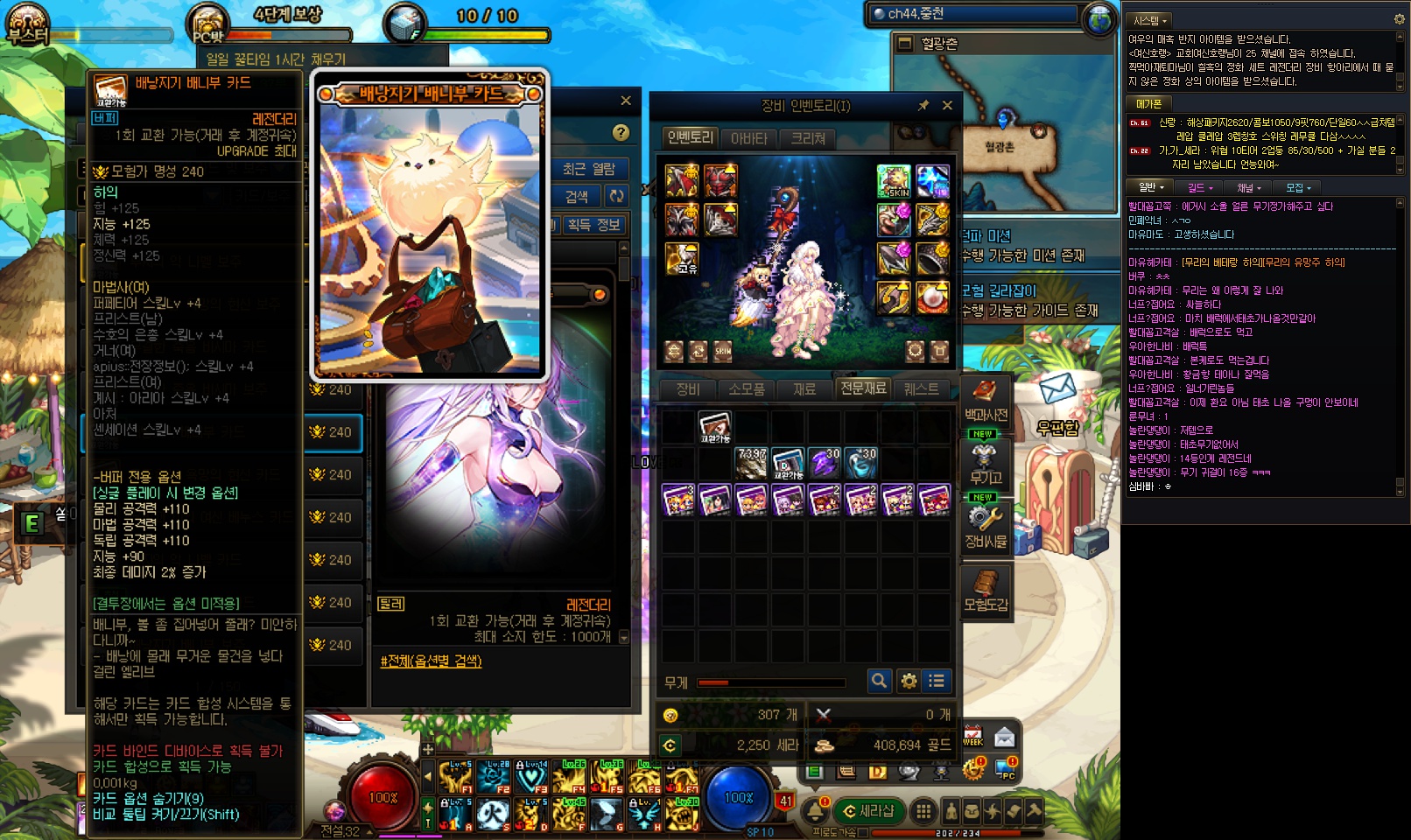Open the 크리쳐 tab
This screenshot has width=1411, height=840.
coord(808,138)
